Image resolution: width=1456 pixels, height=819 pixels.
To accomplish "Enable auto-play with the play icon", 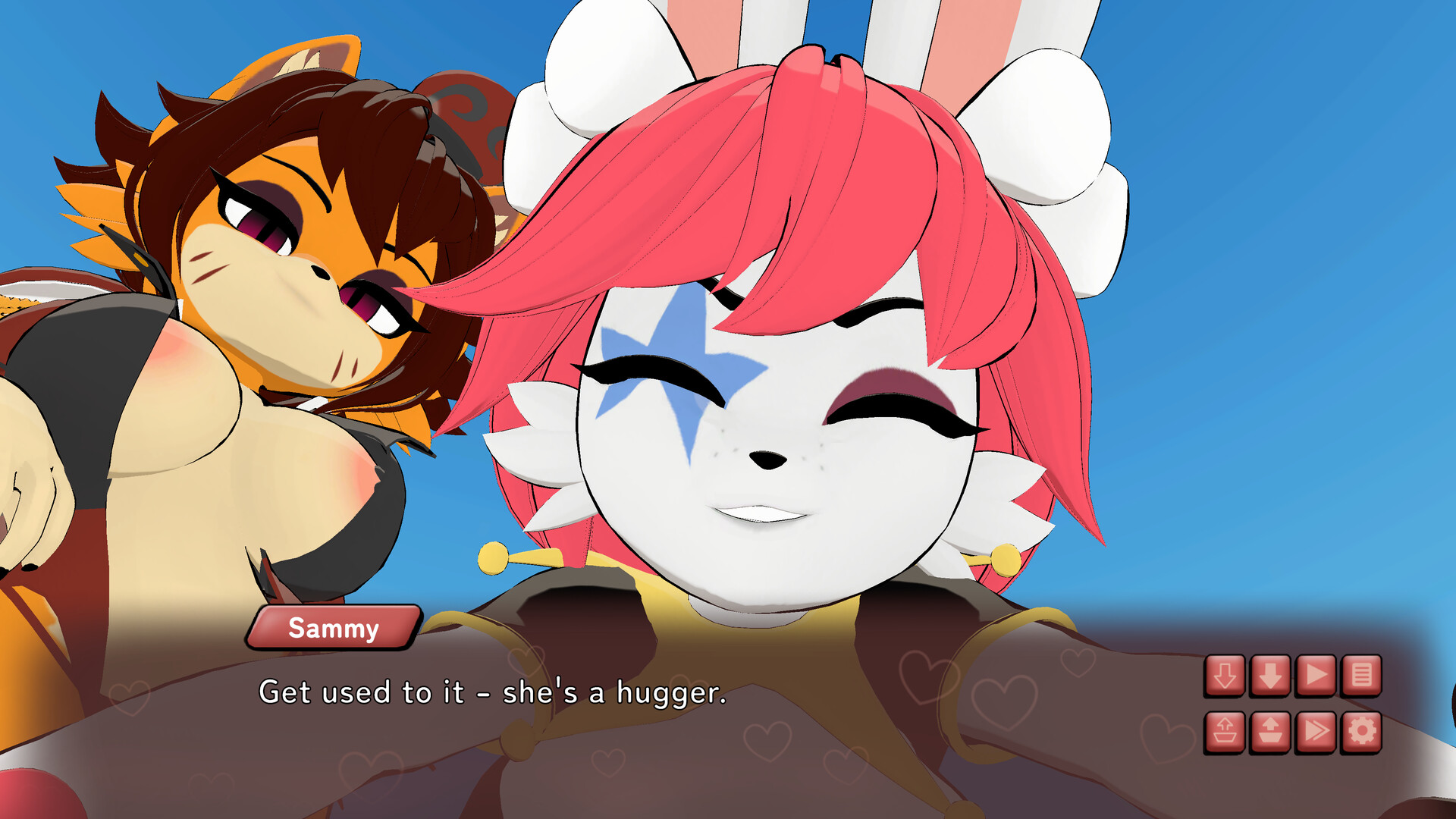I will point(1316,675).
